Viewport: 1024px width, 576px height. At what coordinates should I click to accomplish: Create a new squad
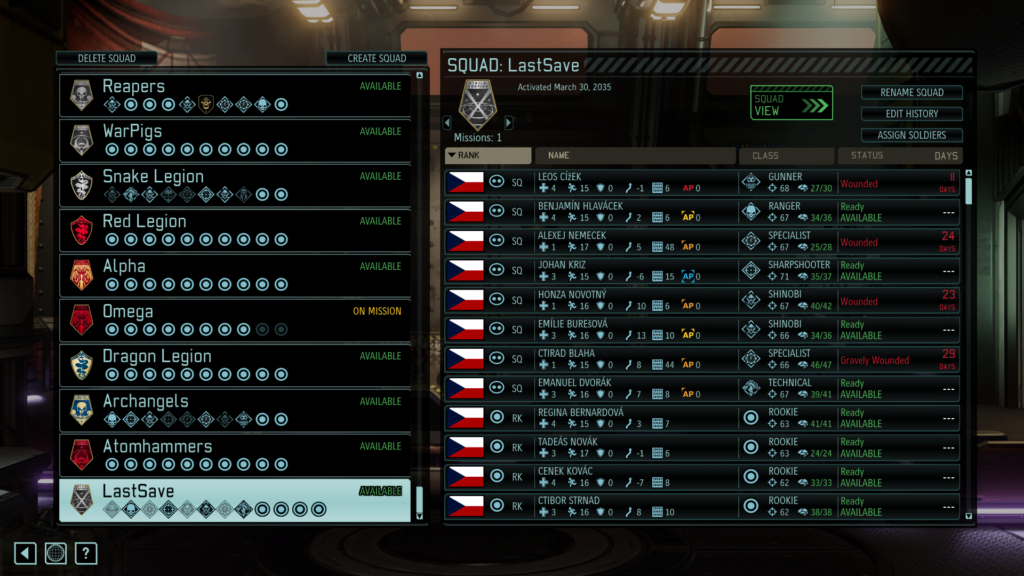click(x=376, y=58)
